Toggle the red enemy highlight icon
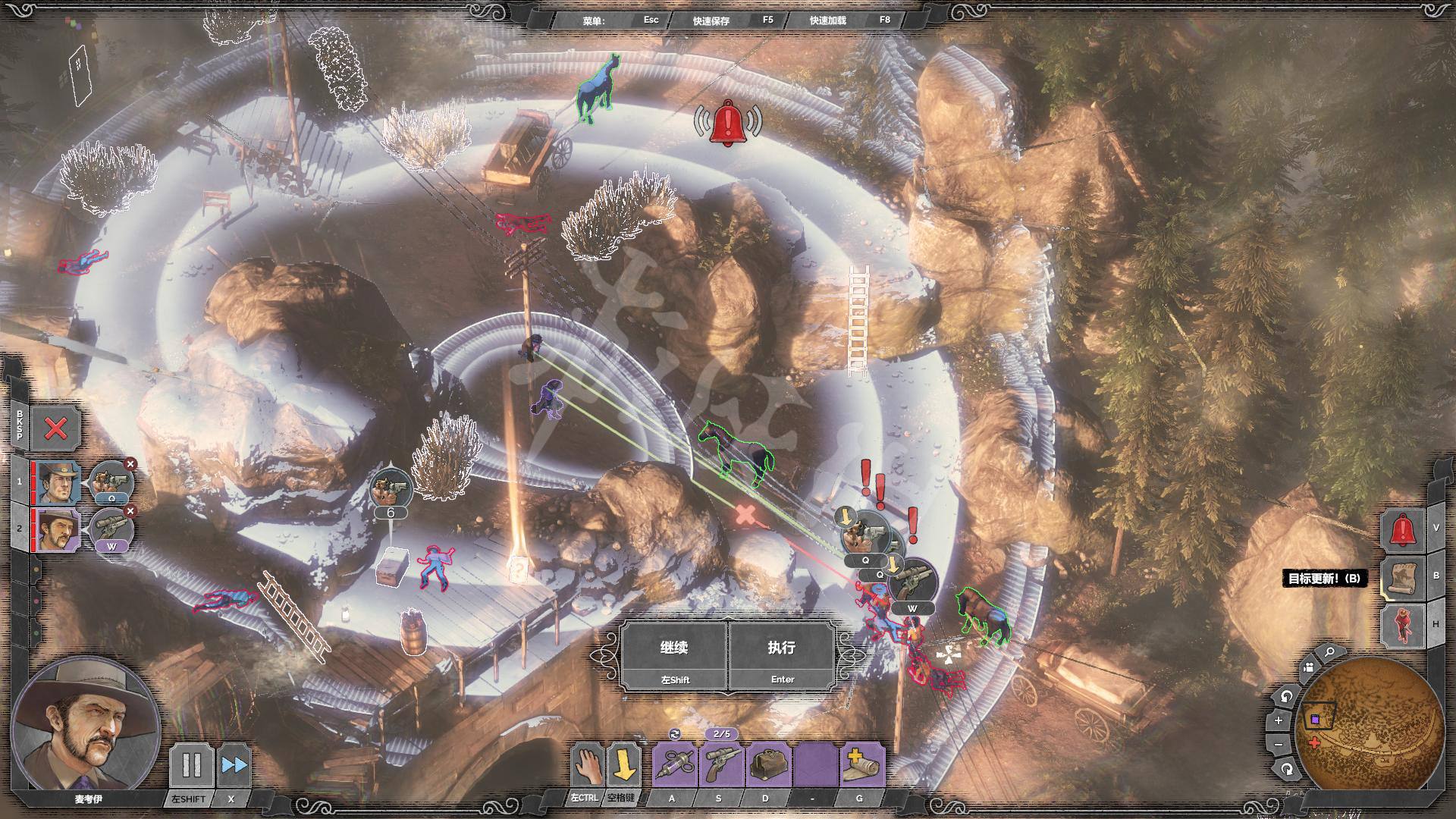The width and height of the screenshot is (1456, 819). click(1401, 625)
